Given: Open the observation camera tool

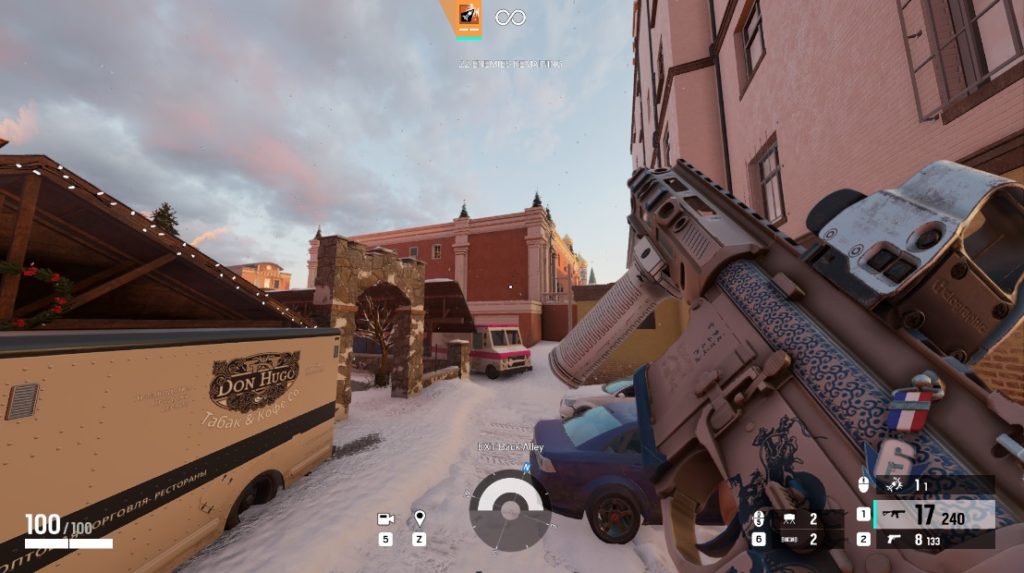Looking at the screenshot, I should [x=385, y=519].
